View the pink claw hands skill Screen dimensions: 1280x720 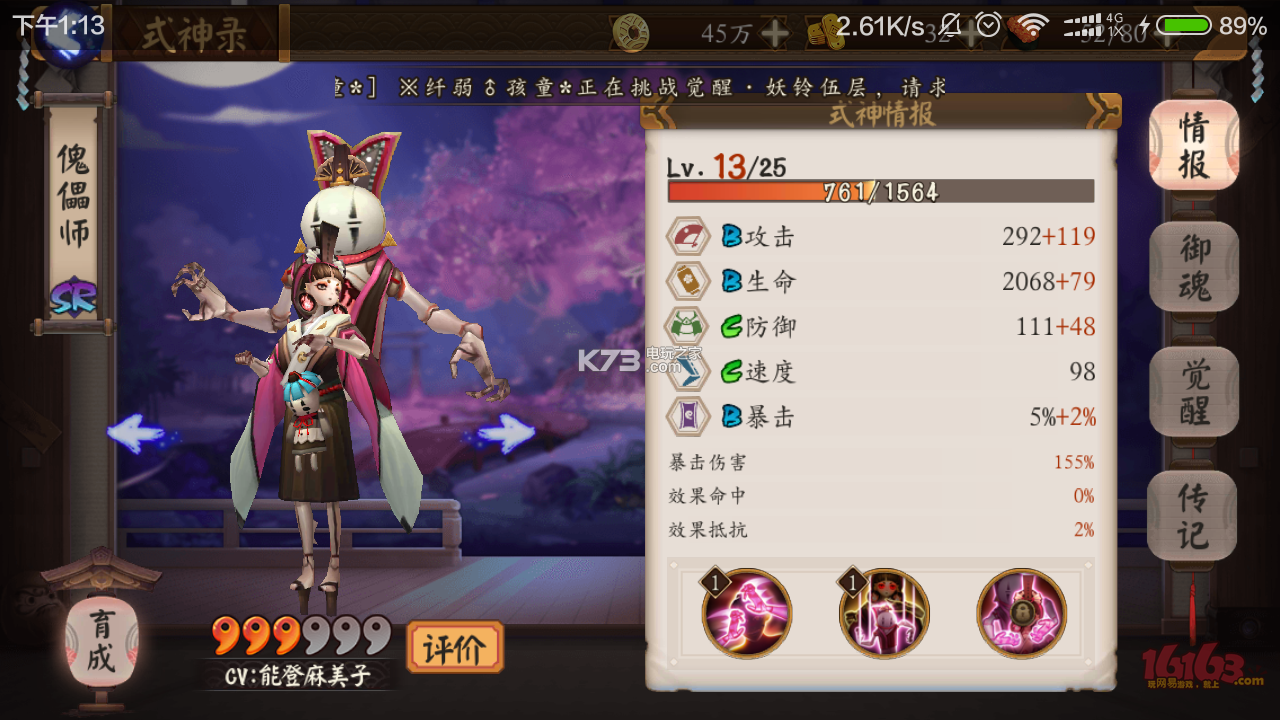pyautogui.click(x=747, y=613)
